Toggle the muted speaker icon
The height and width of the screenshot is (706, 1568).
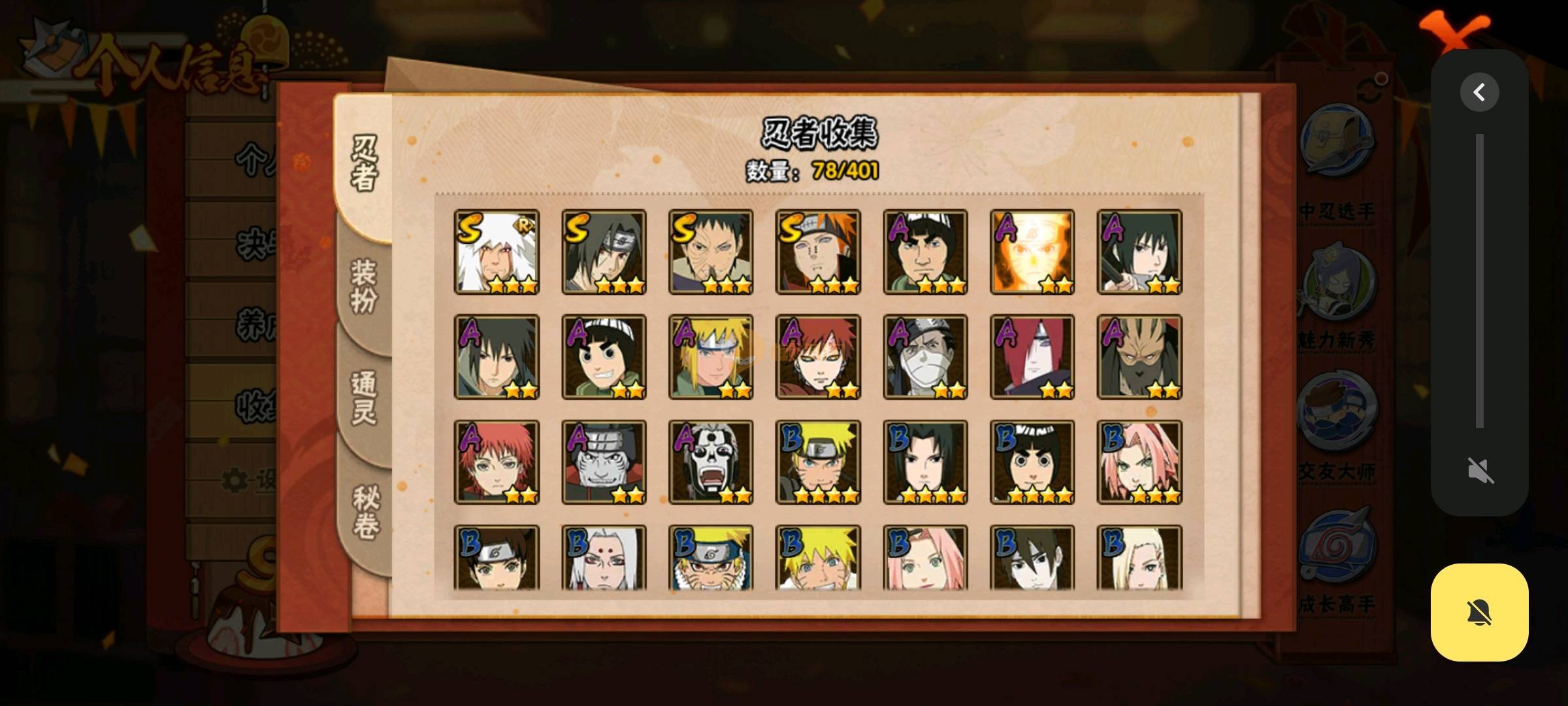(x=1479, y=470)
